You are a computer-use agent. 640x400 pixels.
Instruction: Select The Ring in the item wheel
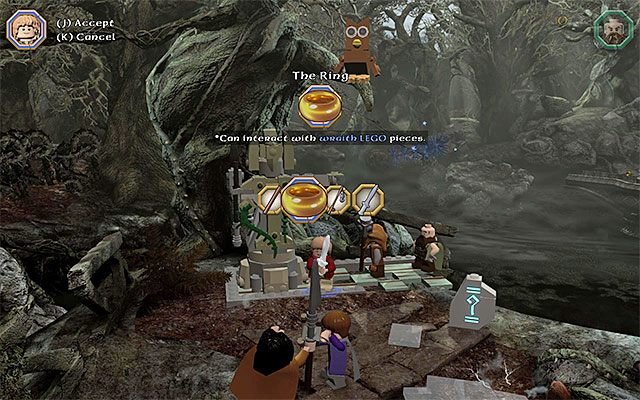tap(306, 197)
